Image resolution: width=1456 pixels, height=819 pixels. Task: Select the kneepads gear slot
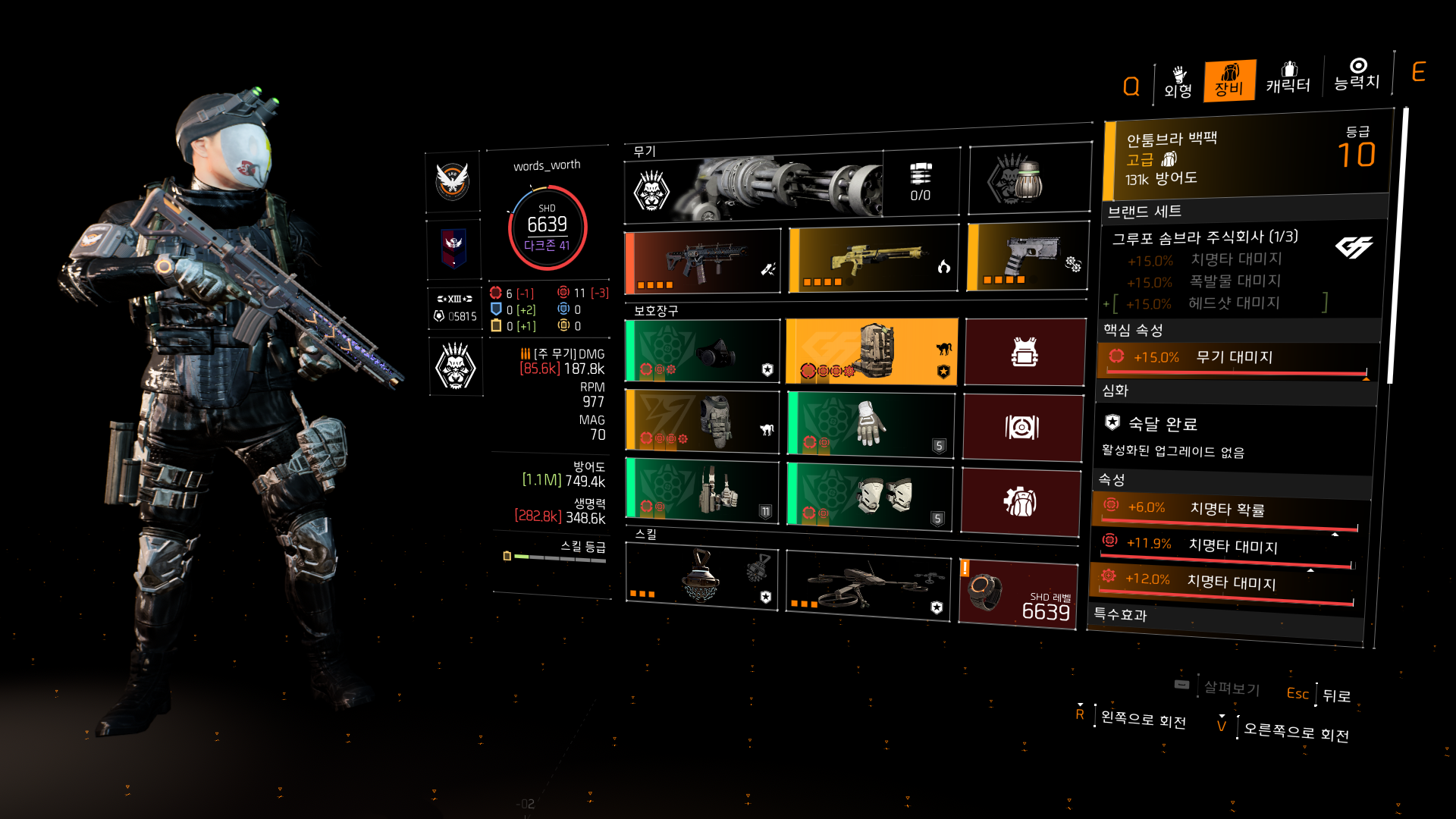pos(869,495)
